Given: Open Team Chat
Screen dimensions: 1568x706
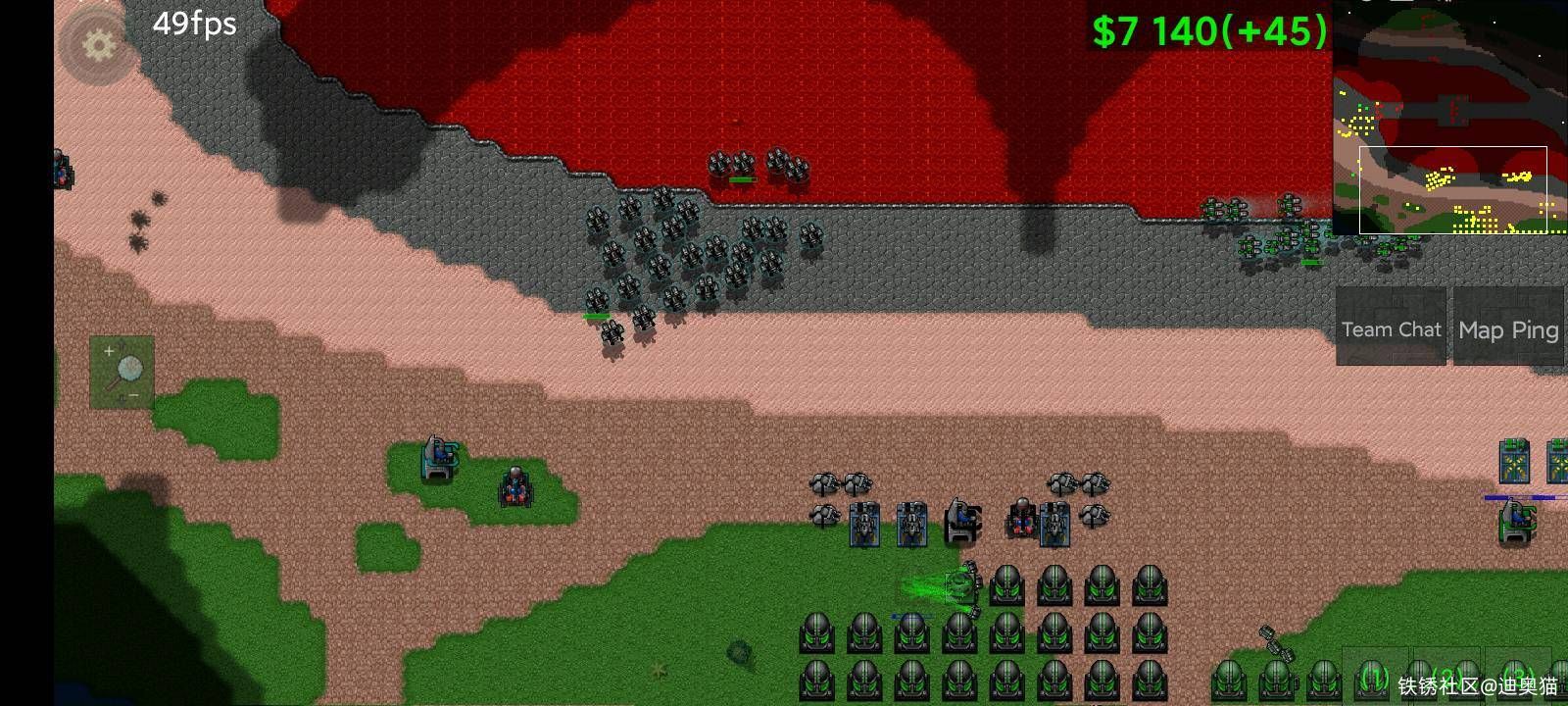Looking at the screenshot, I should point(1391,329).
